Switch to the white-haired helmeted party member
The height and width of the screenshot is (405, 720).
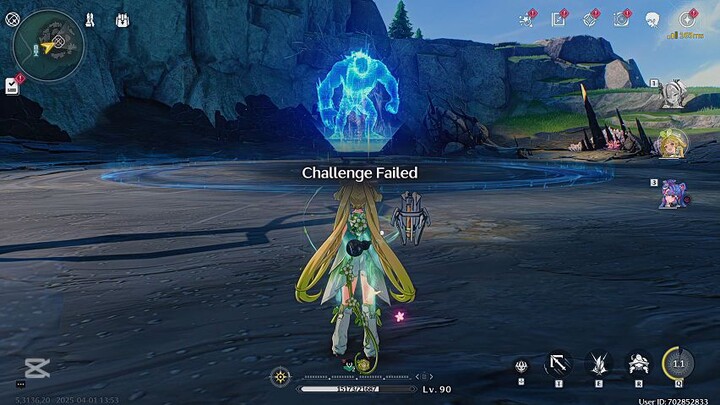673,94
